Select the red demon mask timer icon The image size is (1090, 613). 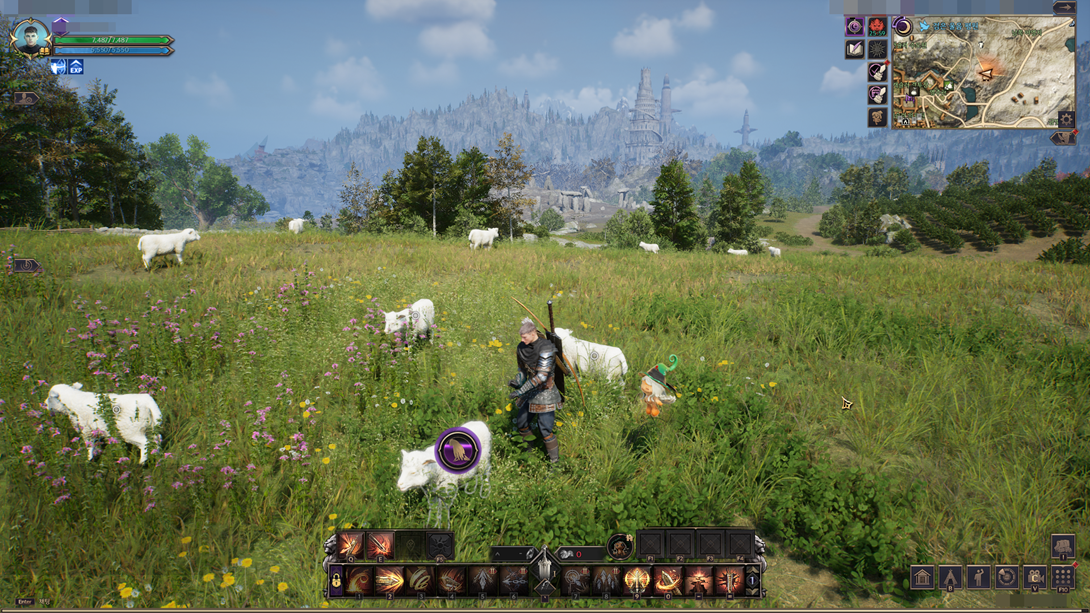click(878, 26)
